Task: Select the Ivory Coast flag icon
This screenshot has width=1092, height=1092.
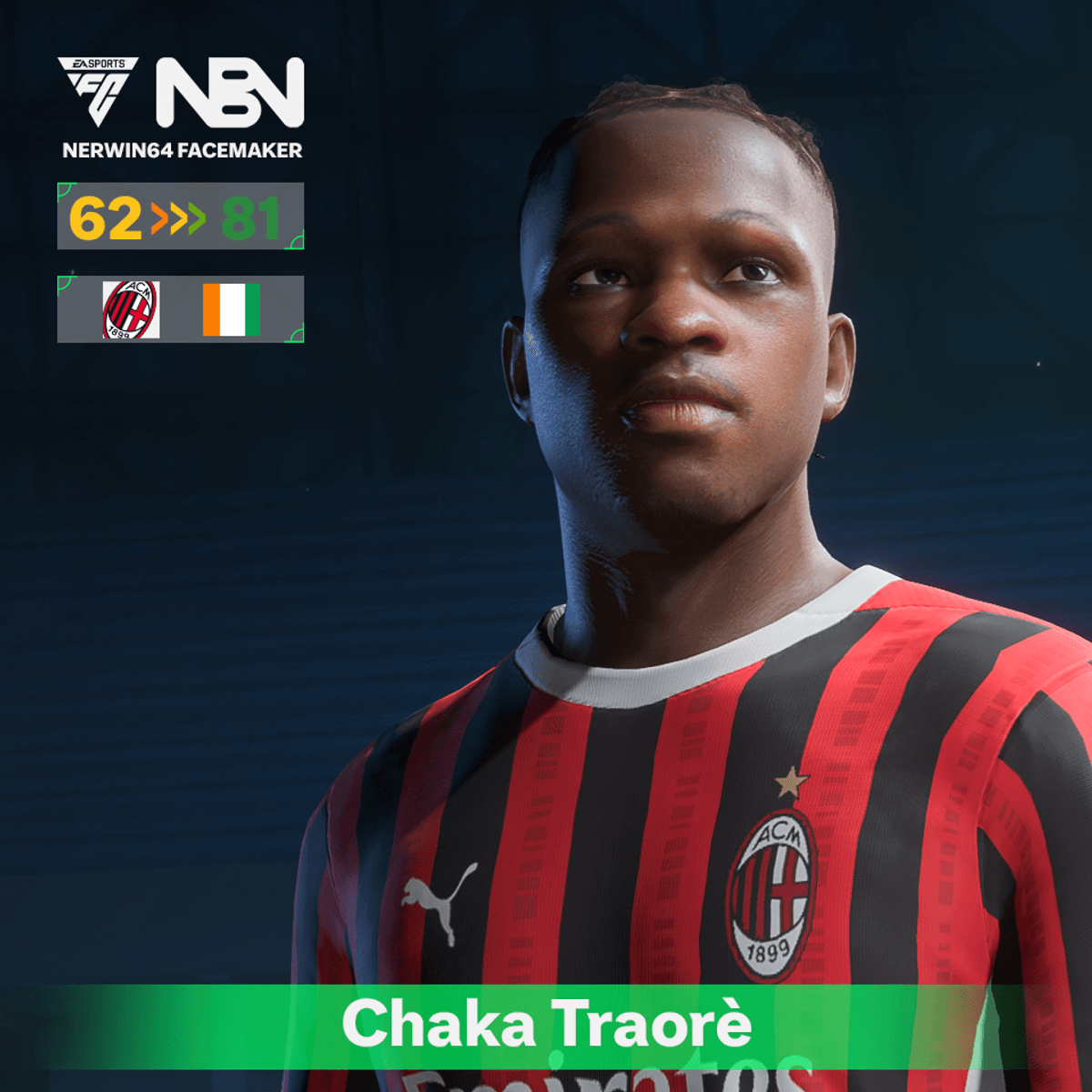Action: (x=231, y=309)
